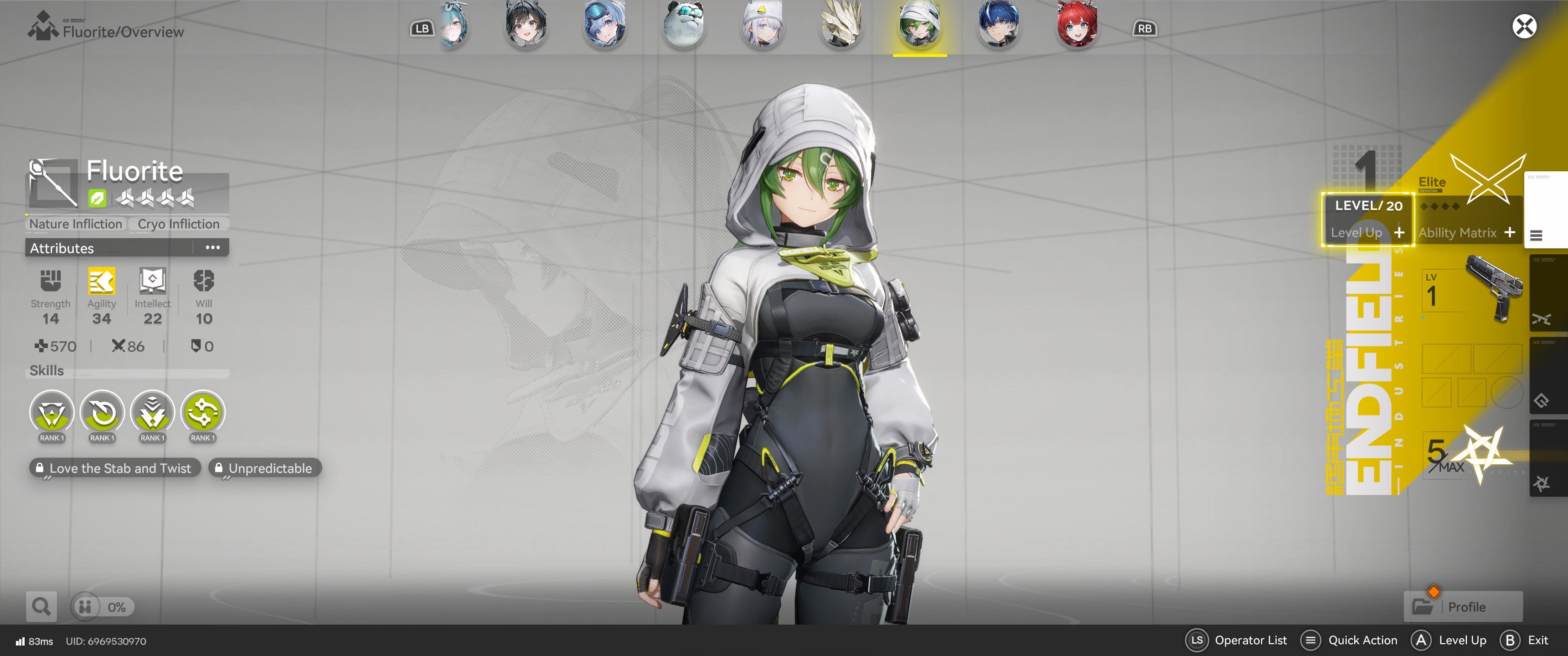Choose the white dragon operator portrait
This screenshot has height=656, width=1568.
click(x=841, y=26)
